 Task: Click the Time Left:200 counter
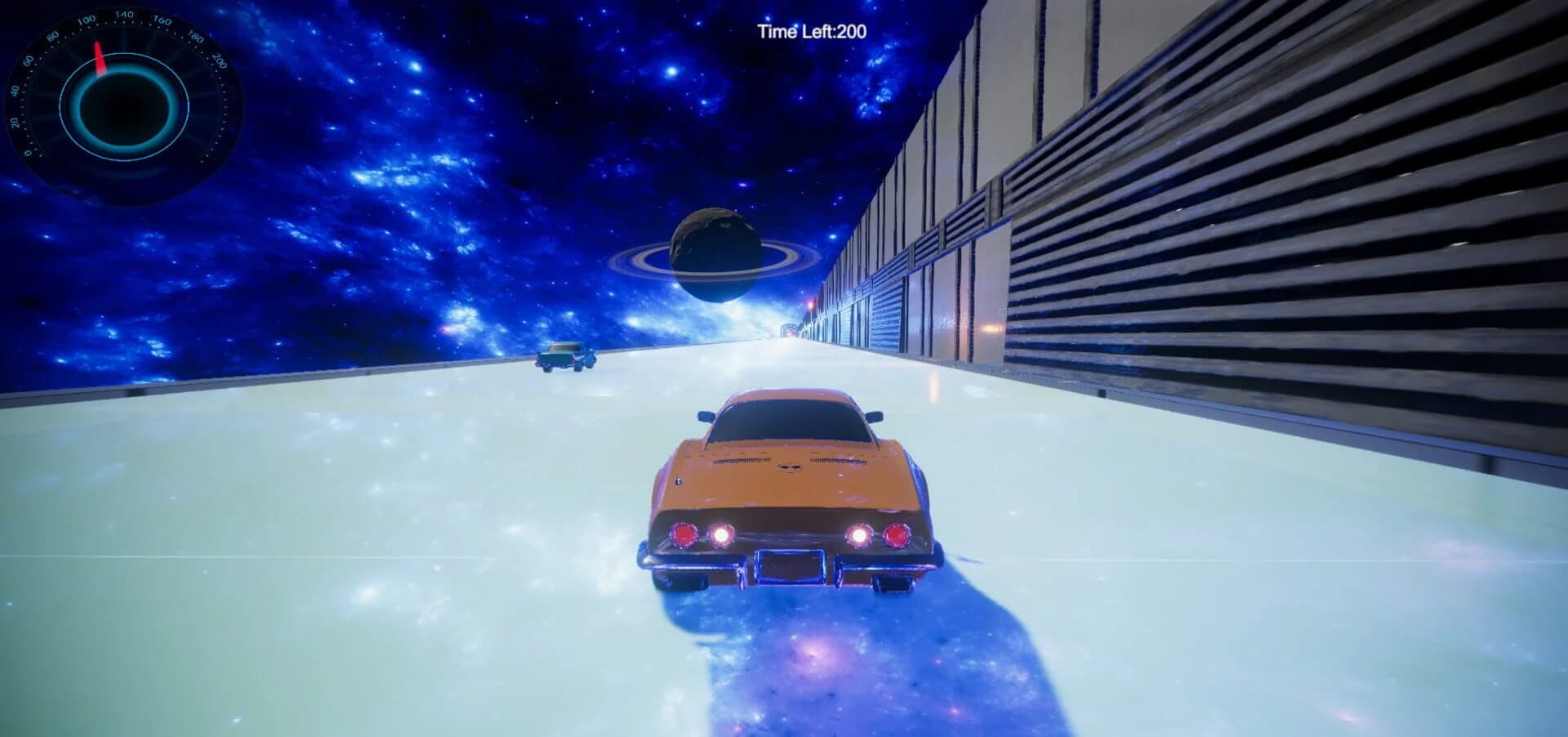813,31
